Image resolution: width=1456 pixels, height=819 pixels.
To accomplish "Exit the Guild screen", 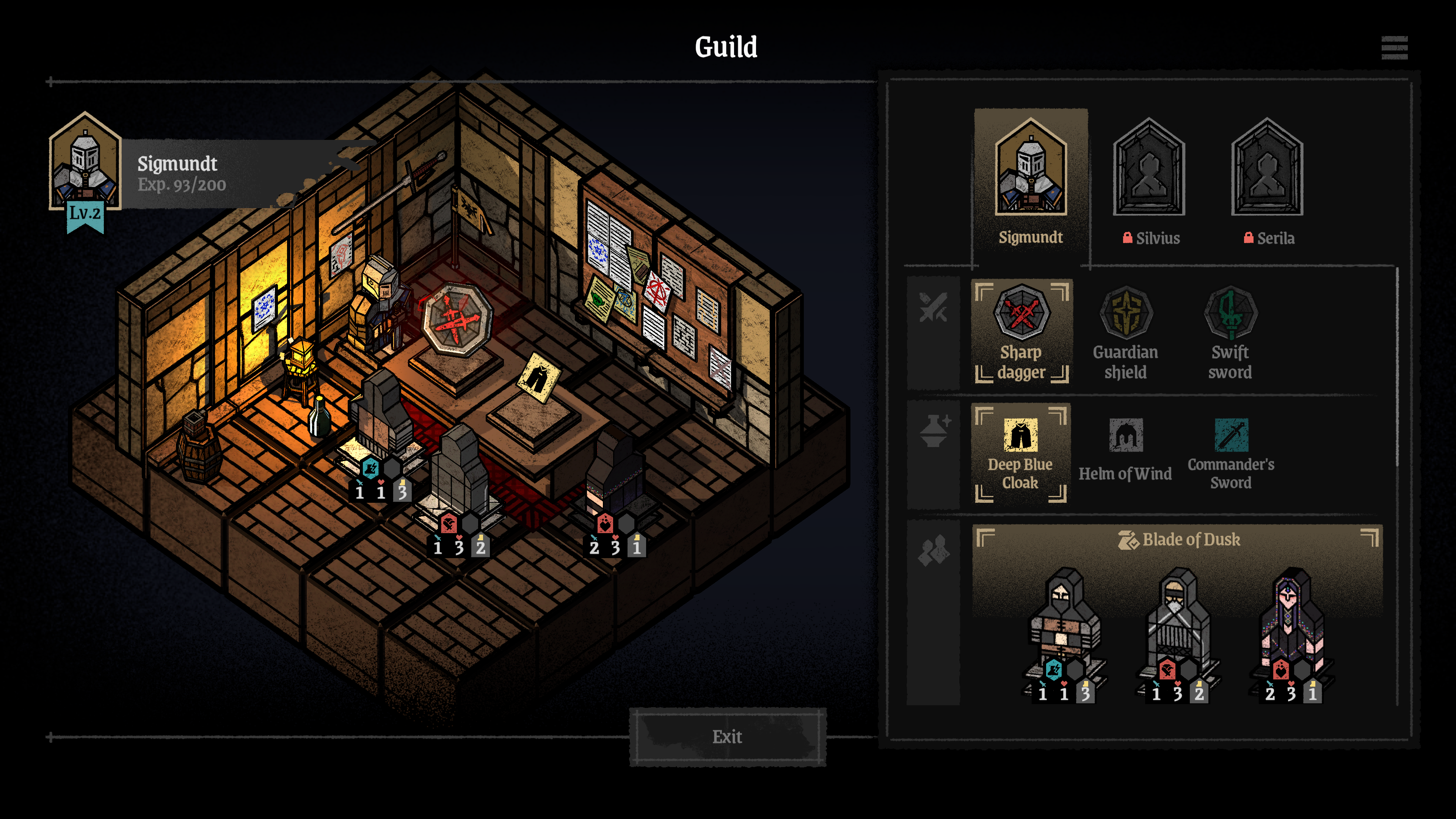I will pos(728,737).
